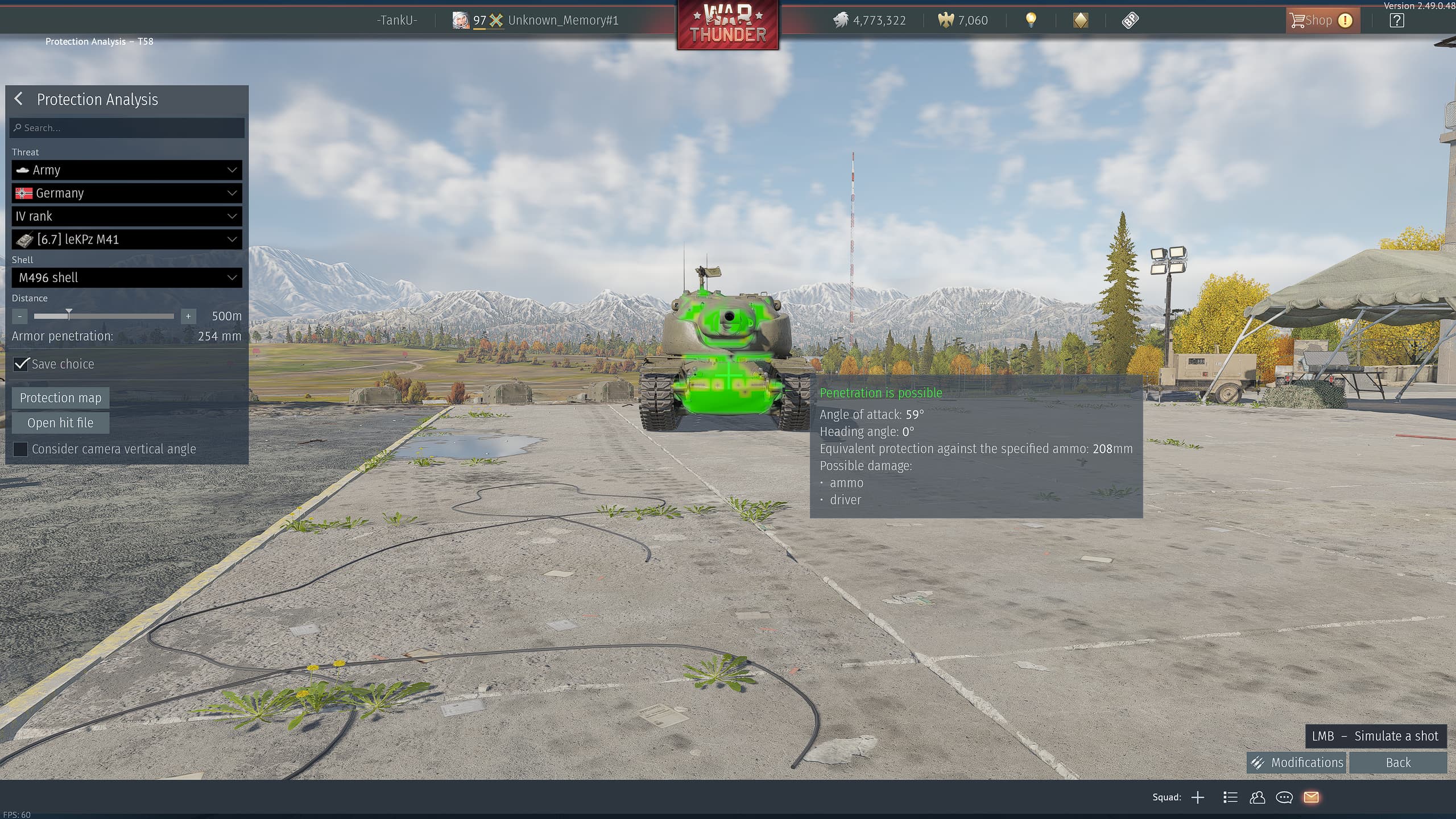This screenshot has width=1456, height=819.
Task: Enable Consider camera vertical angle
Action: click(x=20, y=449)
